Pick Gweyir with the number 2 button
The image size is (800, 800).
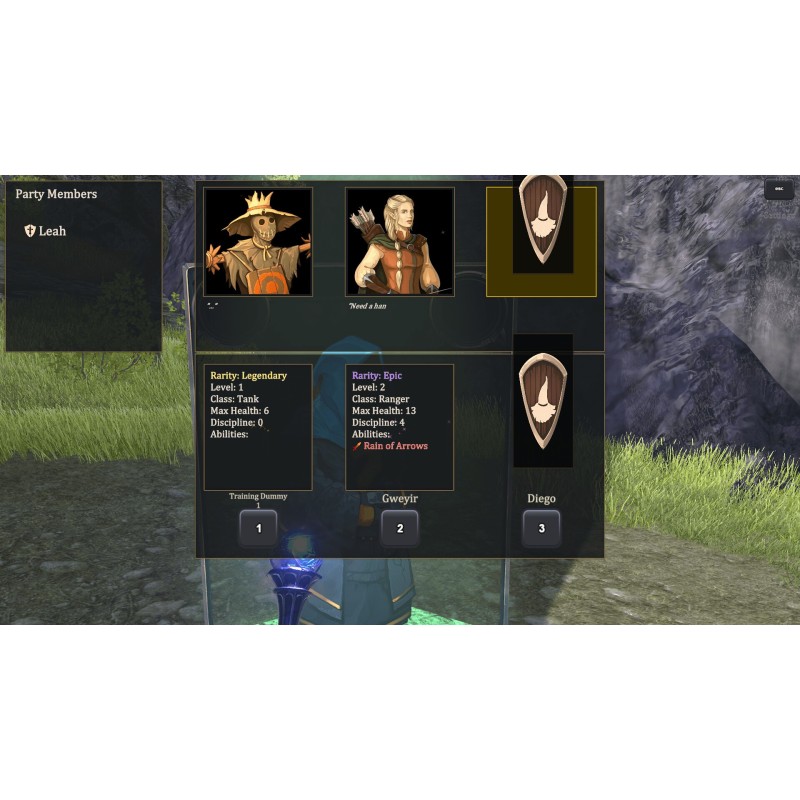click(x=400, y=528)
